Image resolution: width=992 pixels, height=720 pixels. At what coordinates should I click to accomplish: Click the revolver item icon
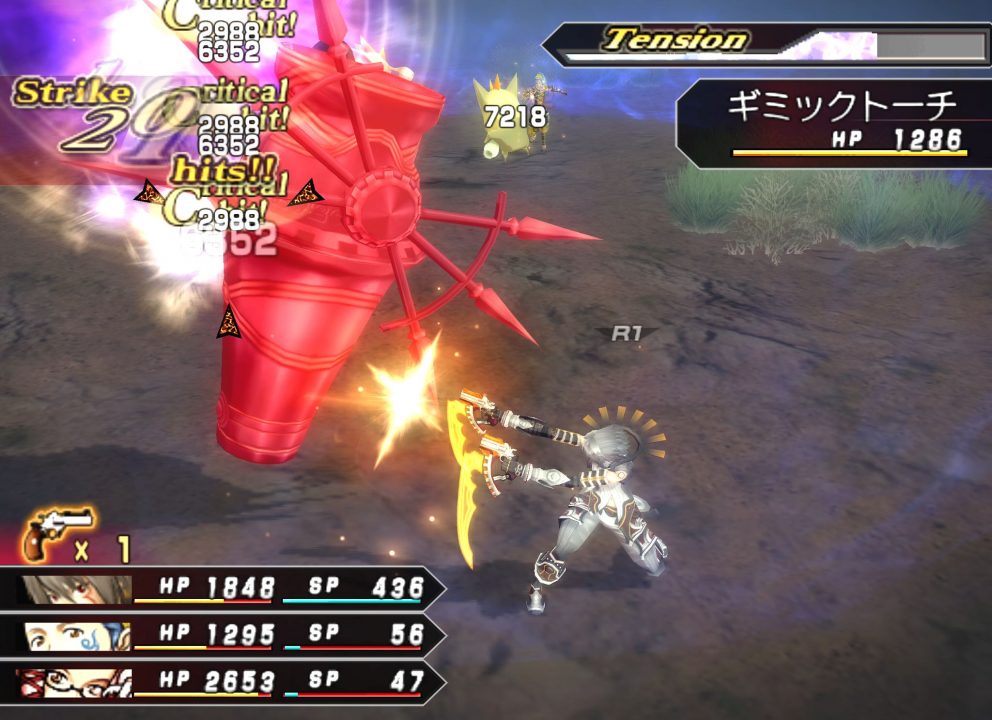[58, 532]
